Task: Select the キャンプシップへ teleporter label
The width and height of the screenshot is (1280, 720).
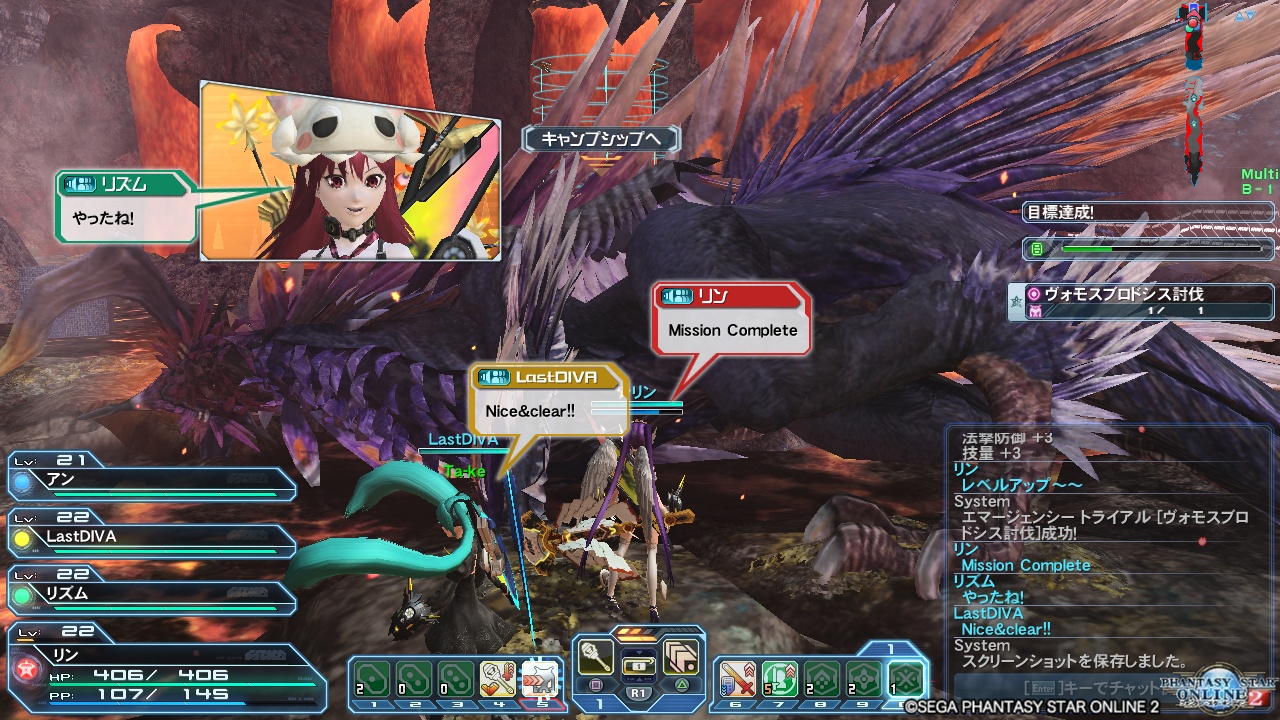Action: (601, 139)
